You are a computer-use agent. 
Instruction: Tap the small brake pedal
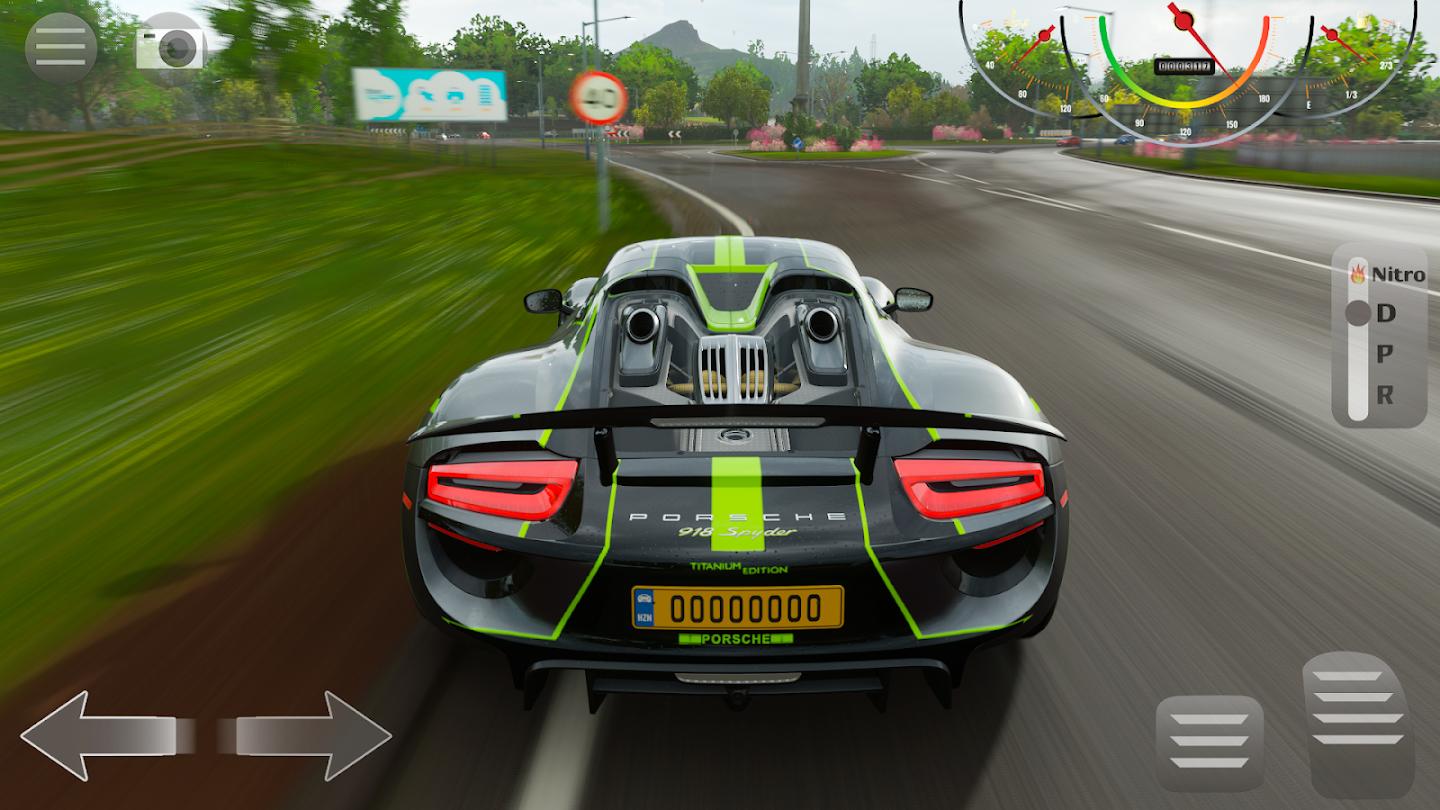(x=1209, y=741)
